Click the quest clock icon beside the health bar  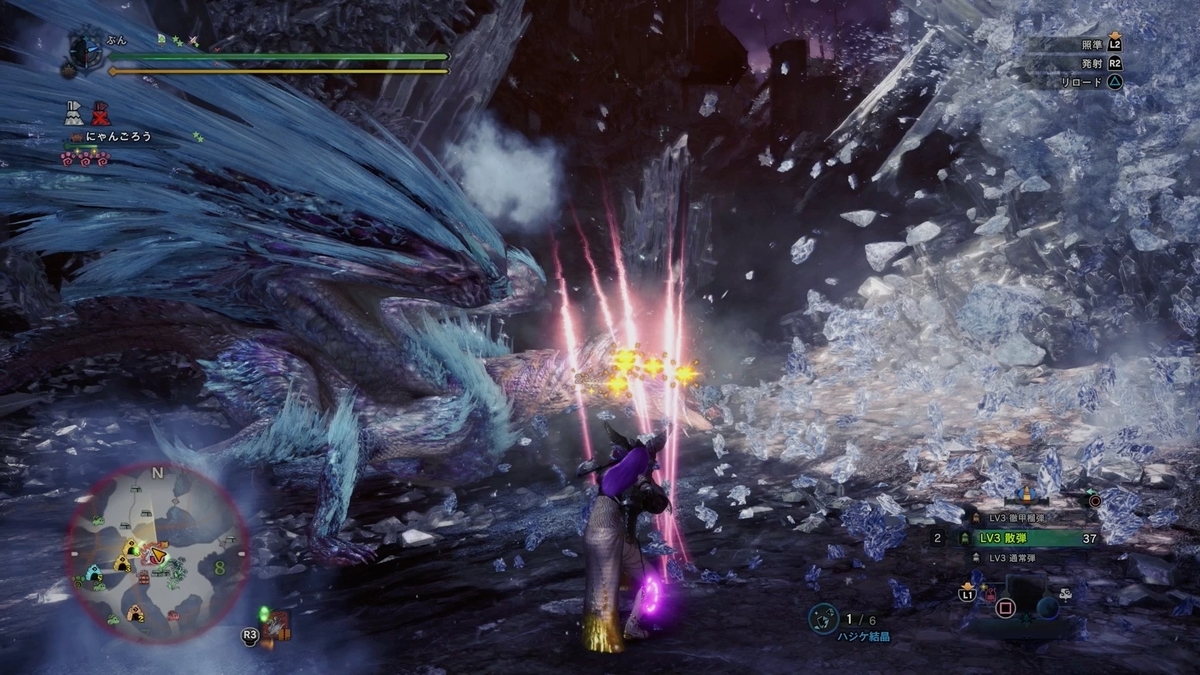(82, 49)
